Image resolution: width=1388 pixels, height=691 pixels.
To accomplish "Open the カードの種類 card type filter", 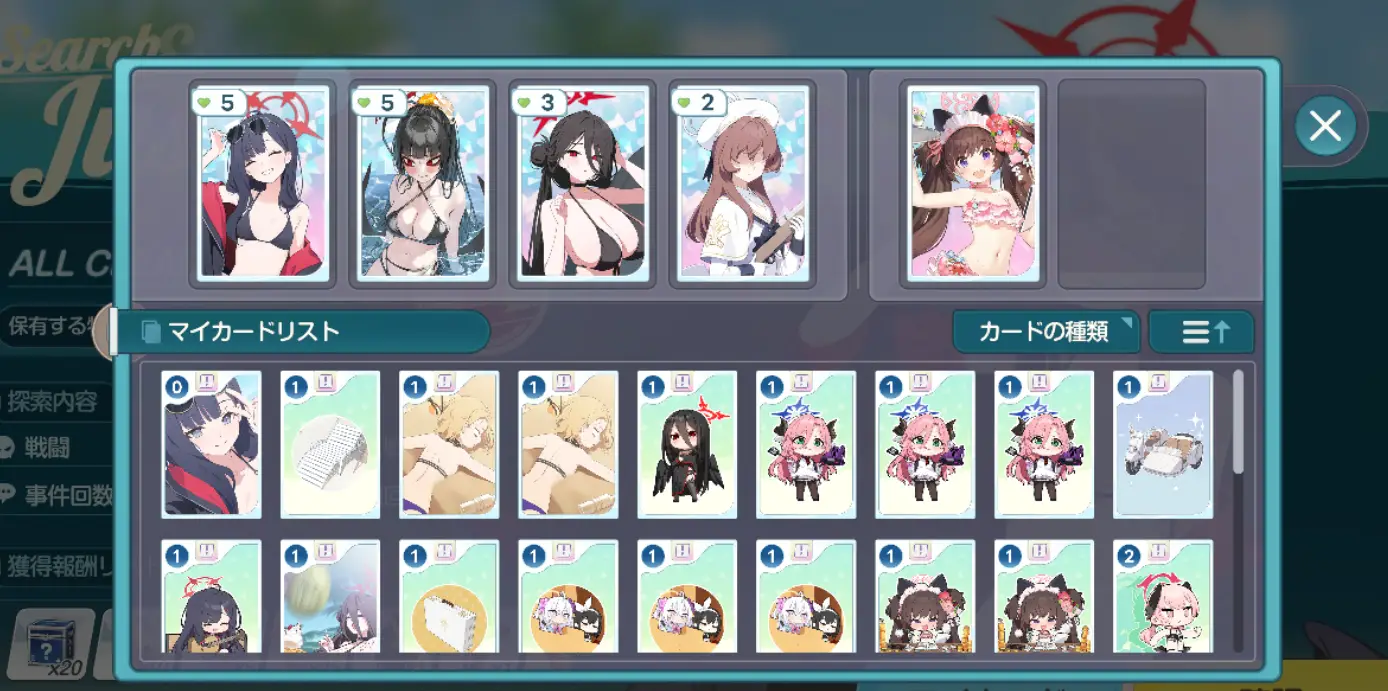I will (x=1045, y=332).
